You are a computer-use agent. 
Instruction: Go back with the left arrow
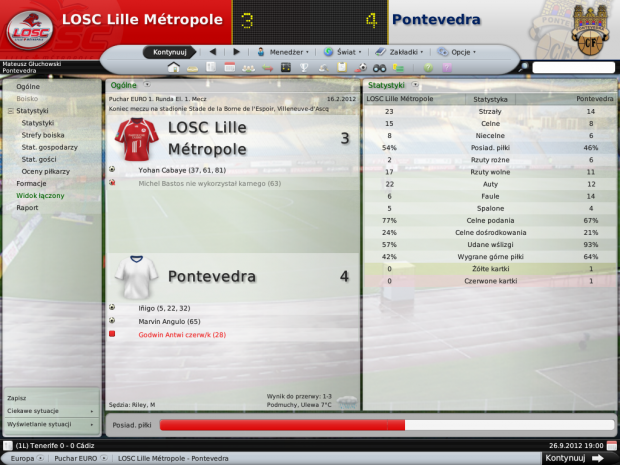coord(213,51)
